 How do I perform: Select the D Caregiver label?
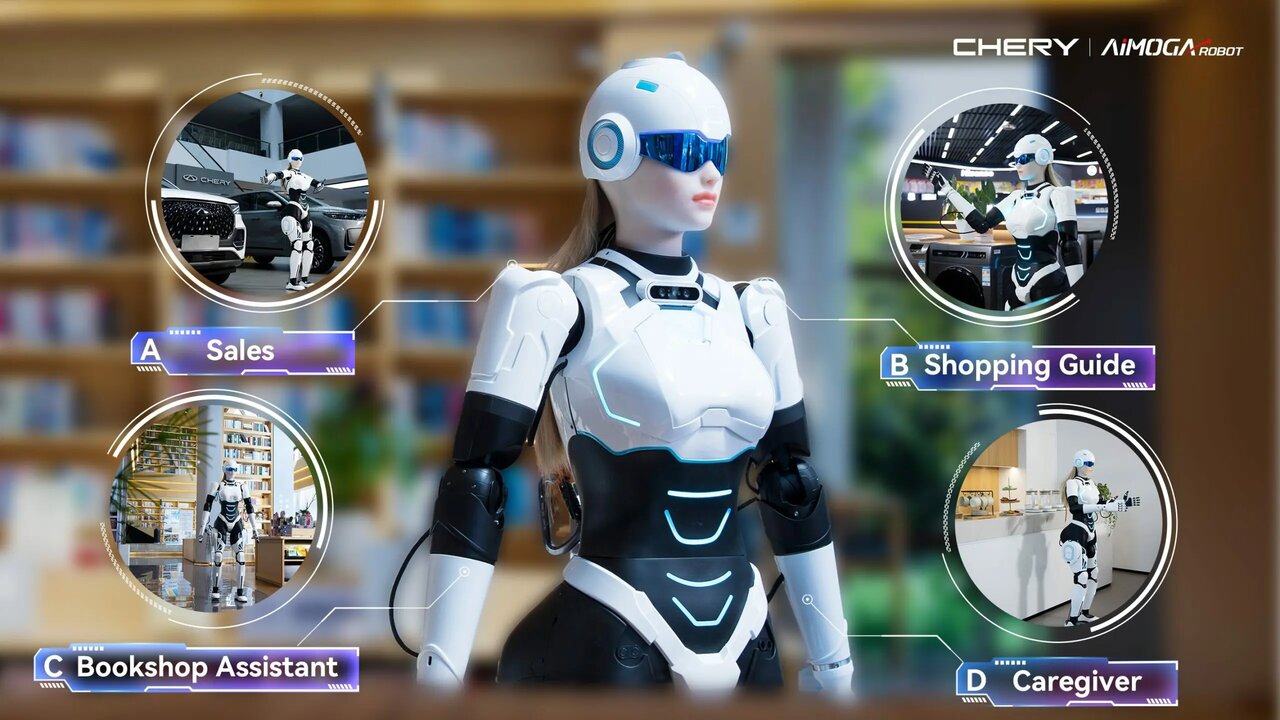click(1067, 683)
